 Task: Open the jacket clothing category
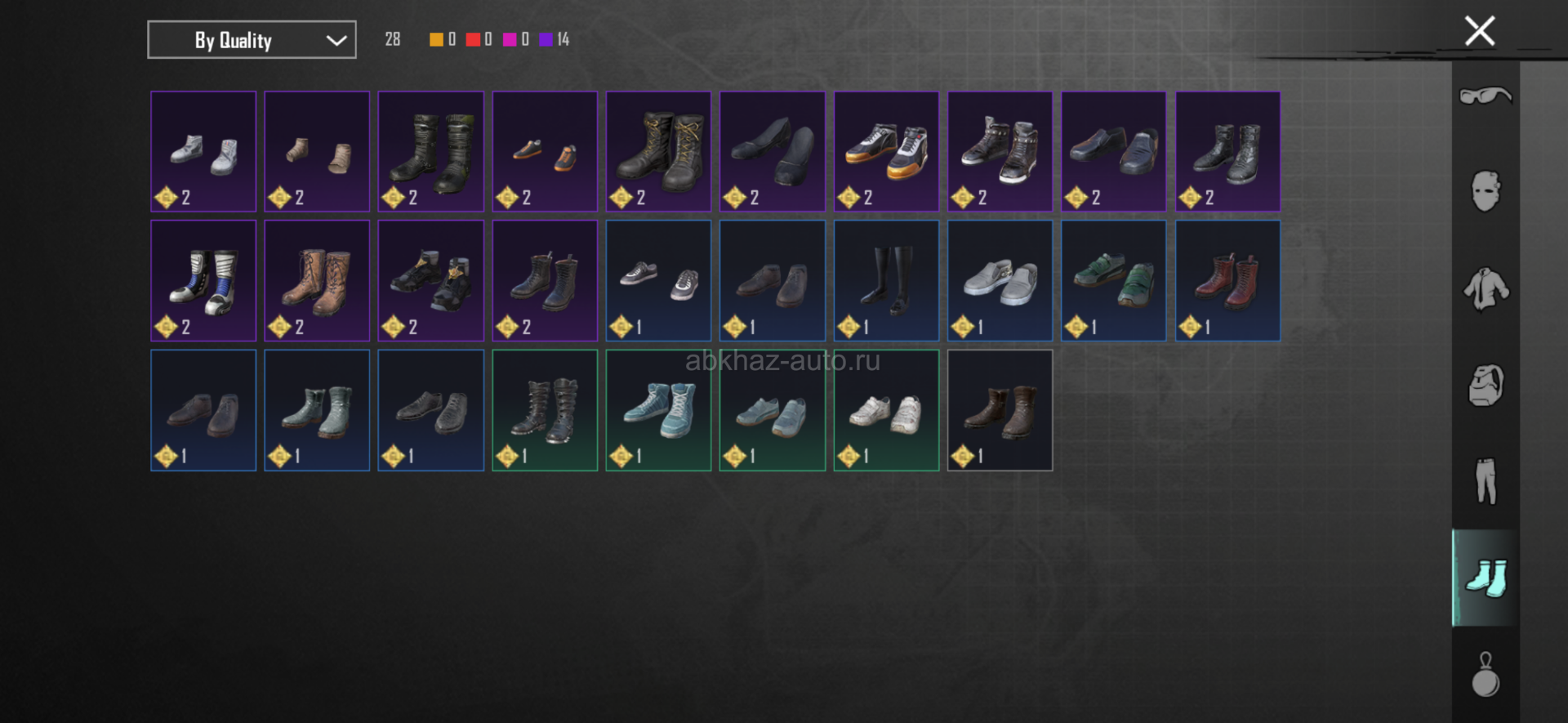pos(1486,289)
